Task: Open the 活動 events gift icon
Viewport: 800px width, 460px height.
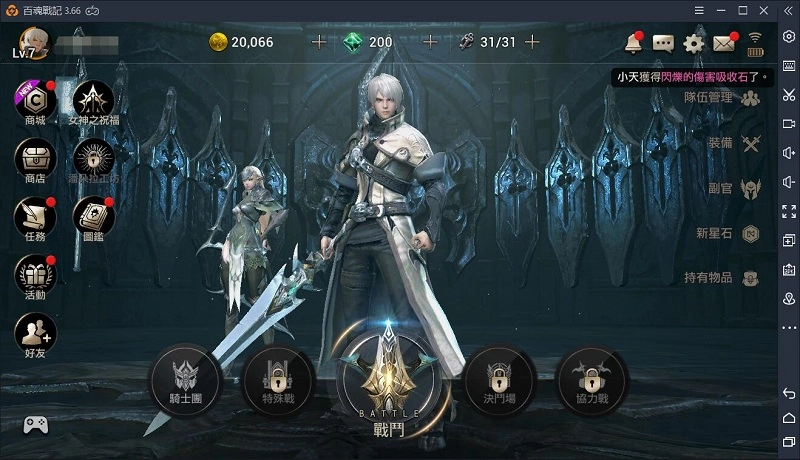Action: click(x=35, y=275)
